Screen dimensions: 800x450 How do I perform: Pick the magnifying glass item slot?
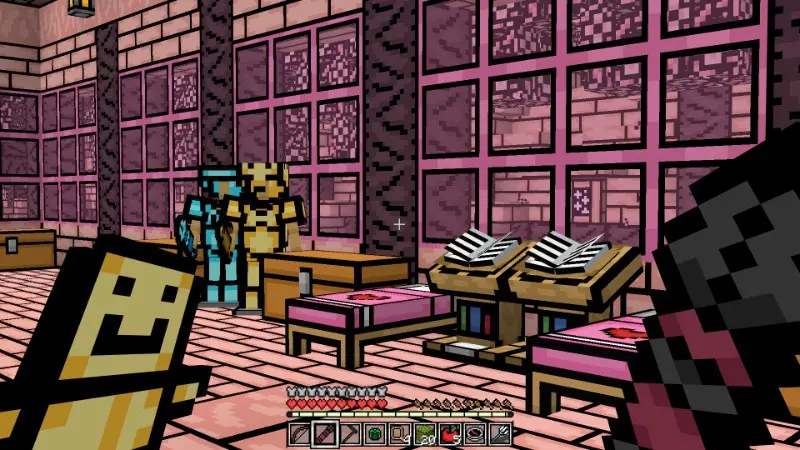[399, 434]
